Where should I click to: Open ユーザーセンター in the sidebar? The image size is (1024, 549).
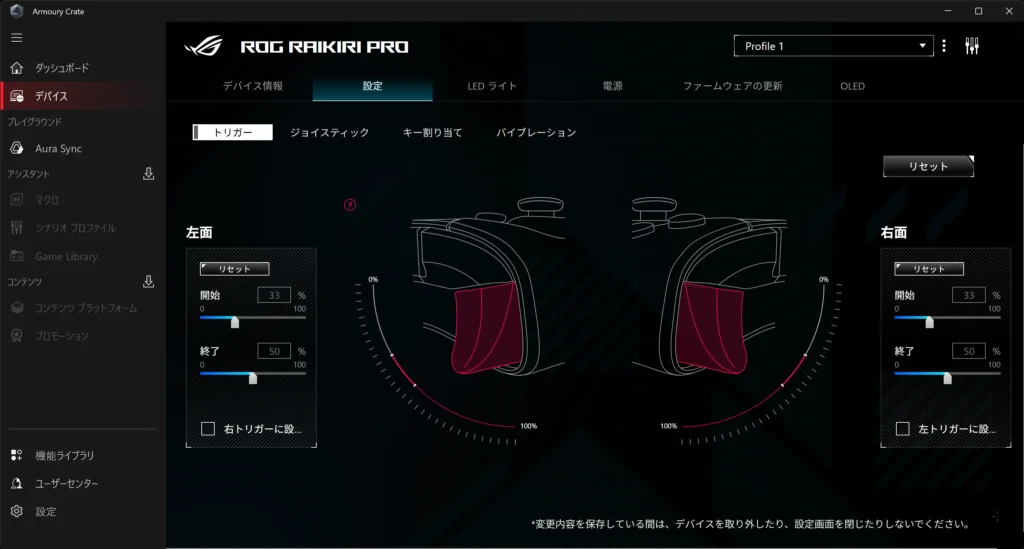coord(67,484)
